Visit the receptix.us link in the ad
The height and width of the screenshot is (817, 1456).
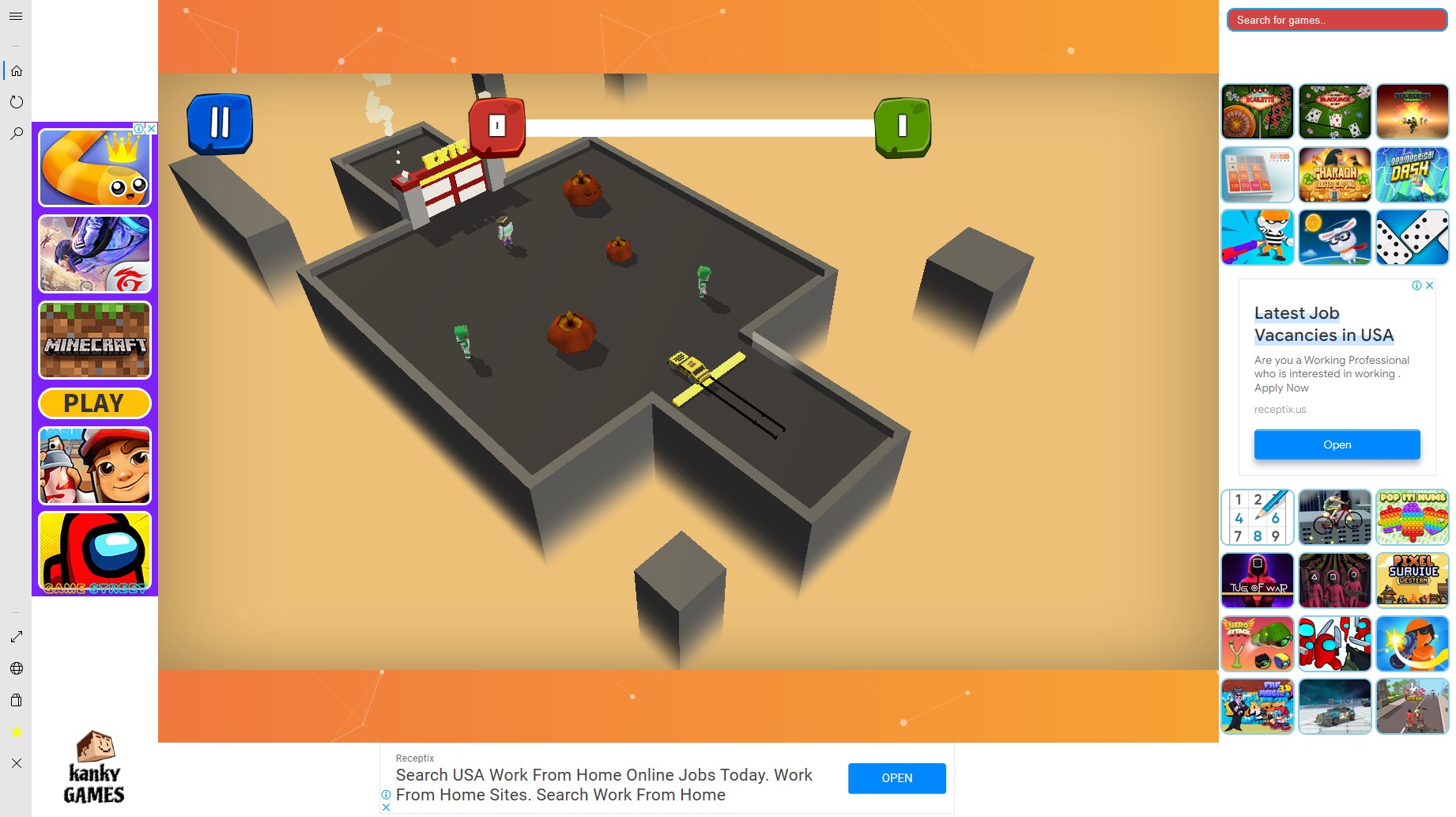1280,409
